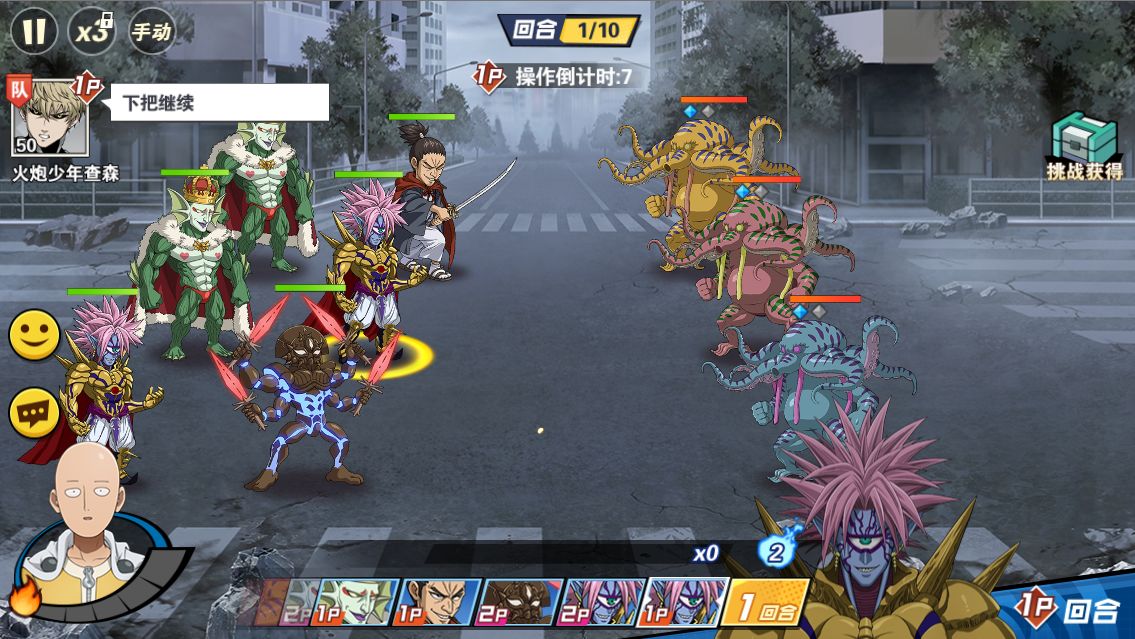Click the blue energy orb showing 2

(x=774, y=551)
